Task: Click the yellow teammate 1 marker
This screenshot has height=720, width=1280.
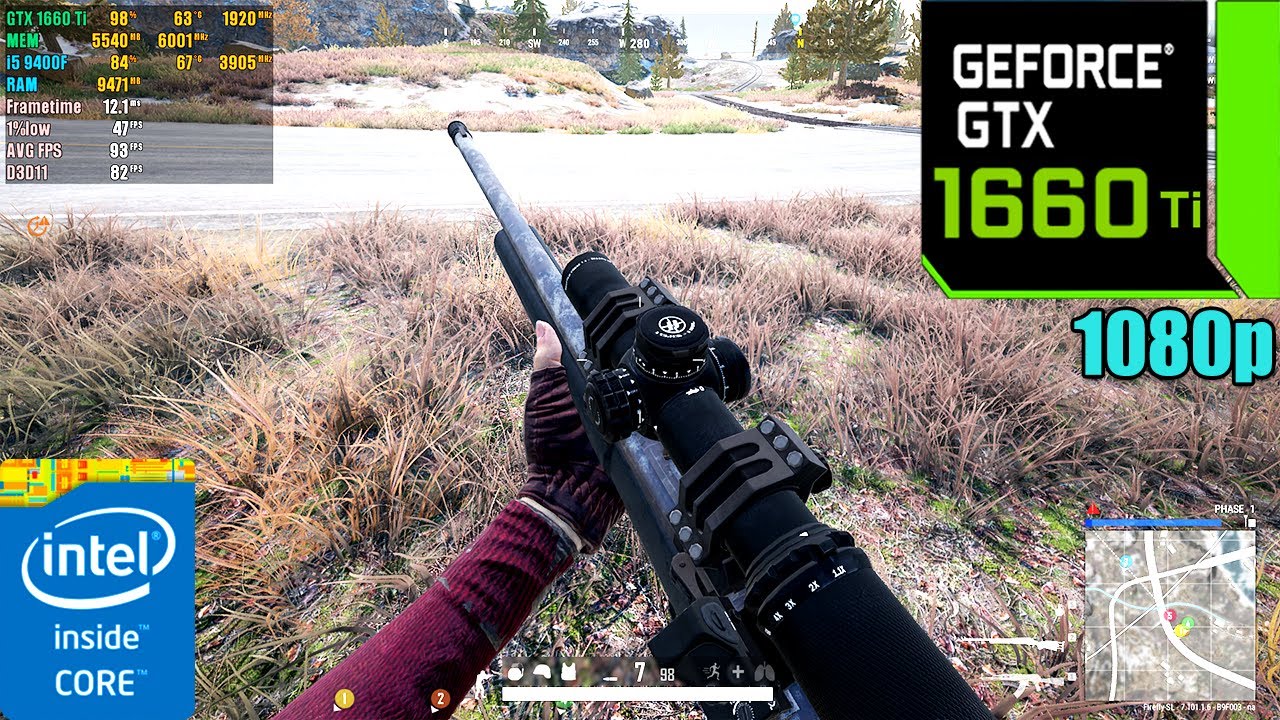Action: point(344,699)
